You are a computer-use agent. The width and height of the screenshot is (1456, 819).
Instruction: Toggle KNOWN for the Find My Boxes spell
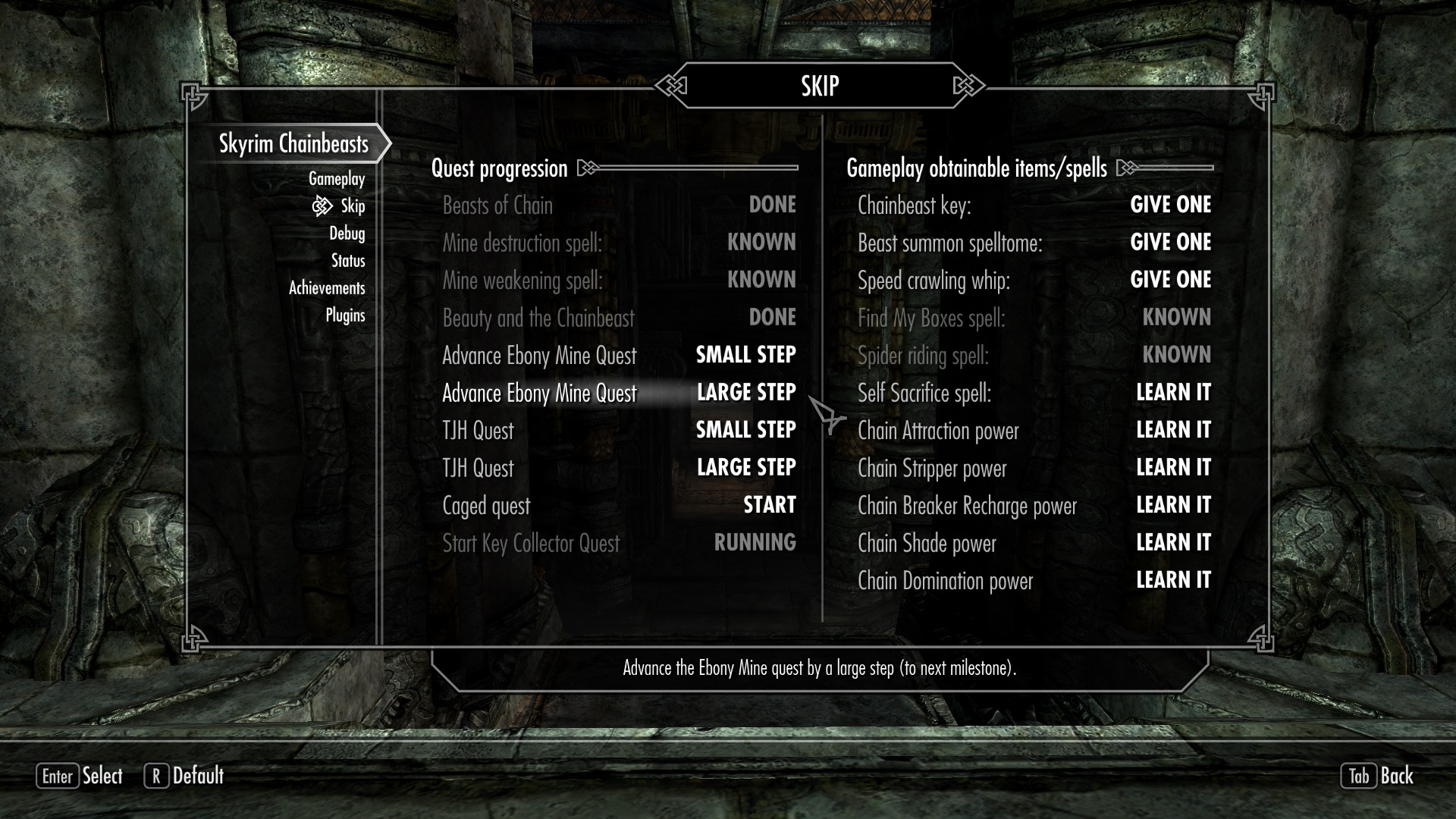click(1176, 317)
